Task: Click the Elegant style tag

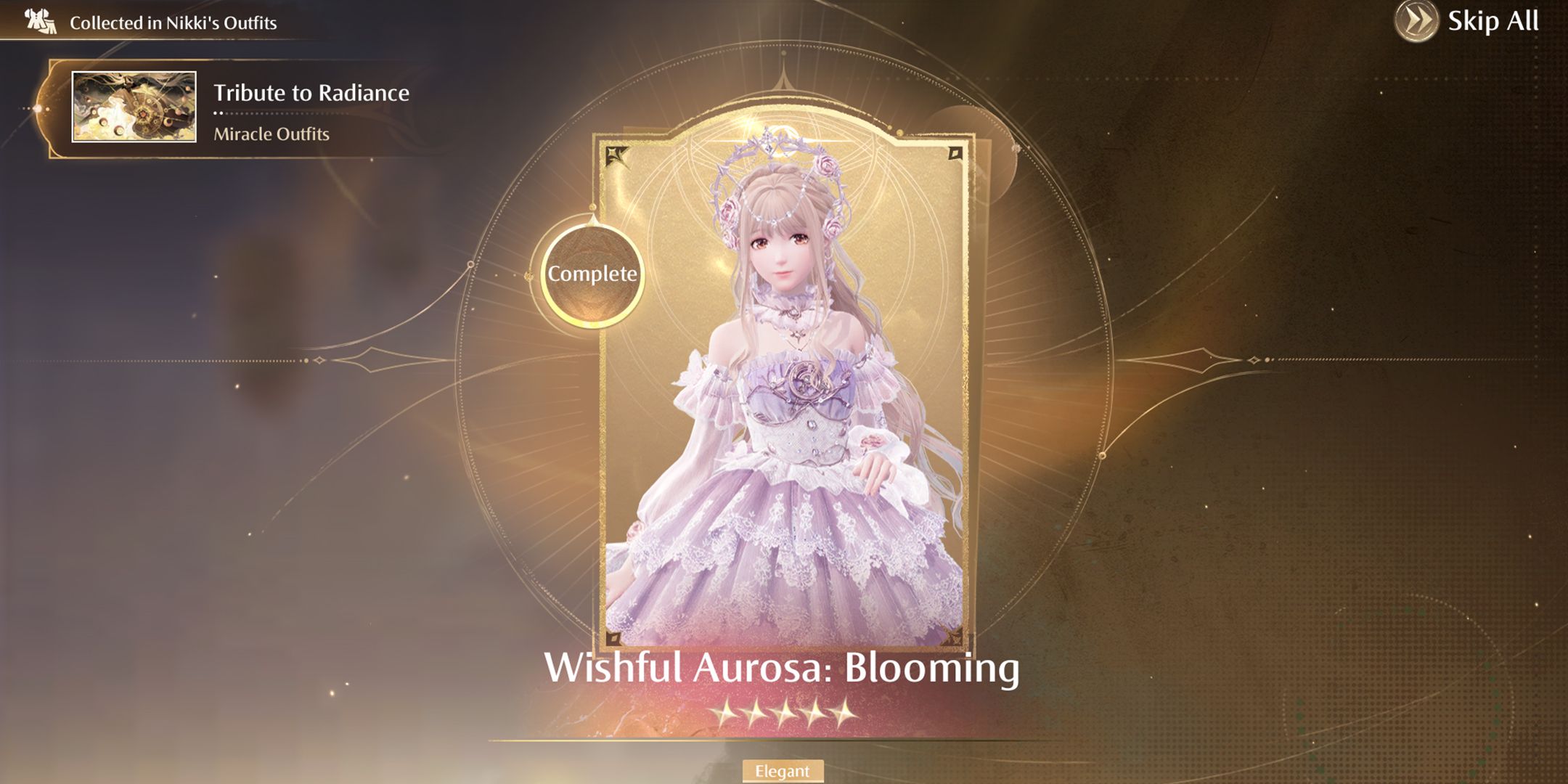Action: click(x=782, y=771)
